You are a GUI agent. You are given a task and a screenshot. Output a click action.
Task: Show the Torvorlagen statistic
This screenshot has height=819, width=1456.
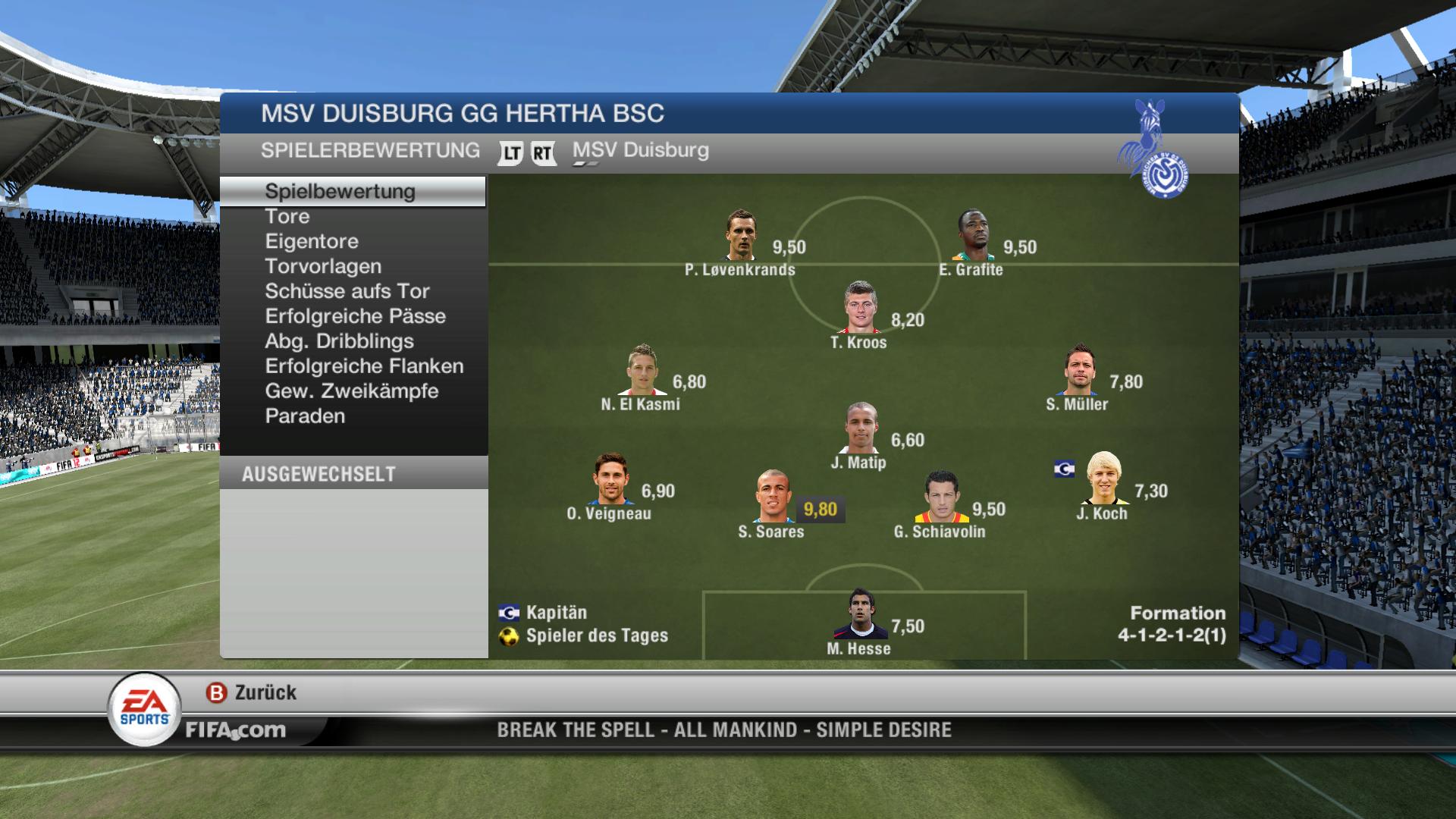tap(323, 267)
